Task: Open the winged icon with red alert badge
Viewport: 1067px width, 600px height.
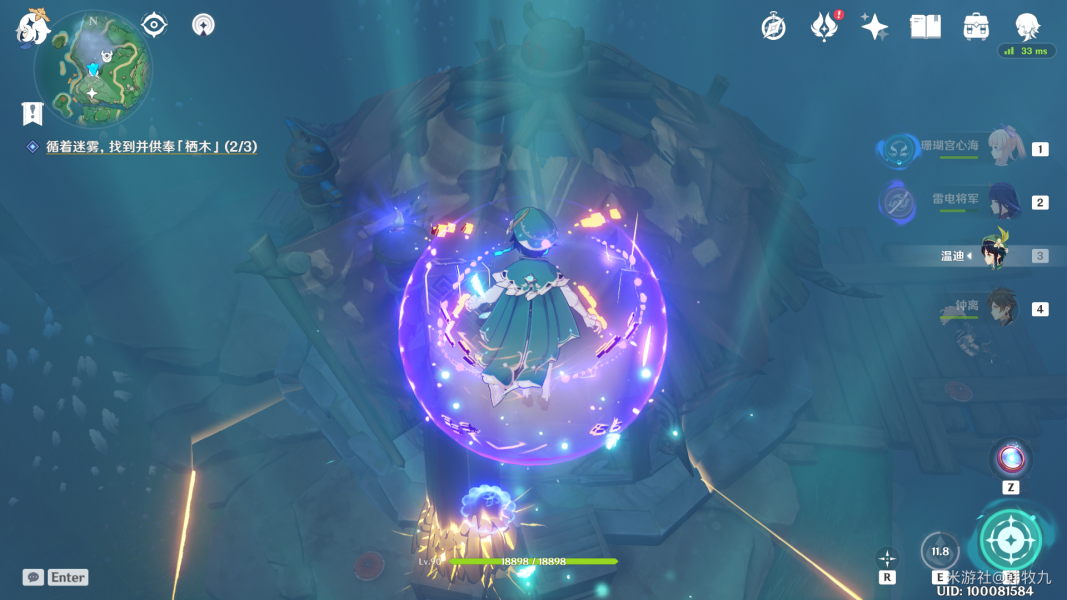Action: click(824, 27)
